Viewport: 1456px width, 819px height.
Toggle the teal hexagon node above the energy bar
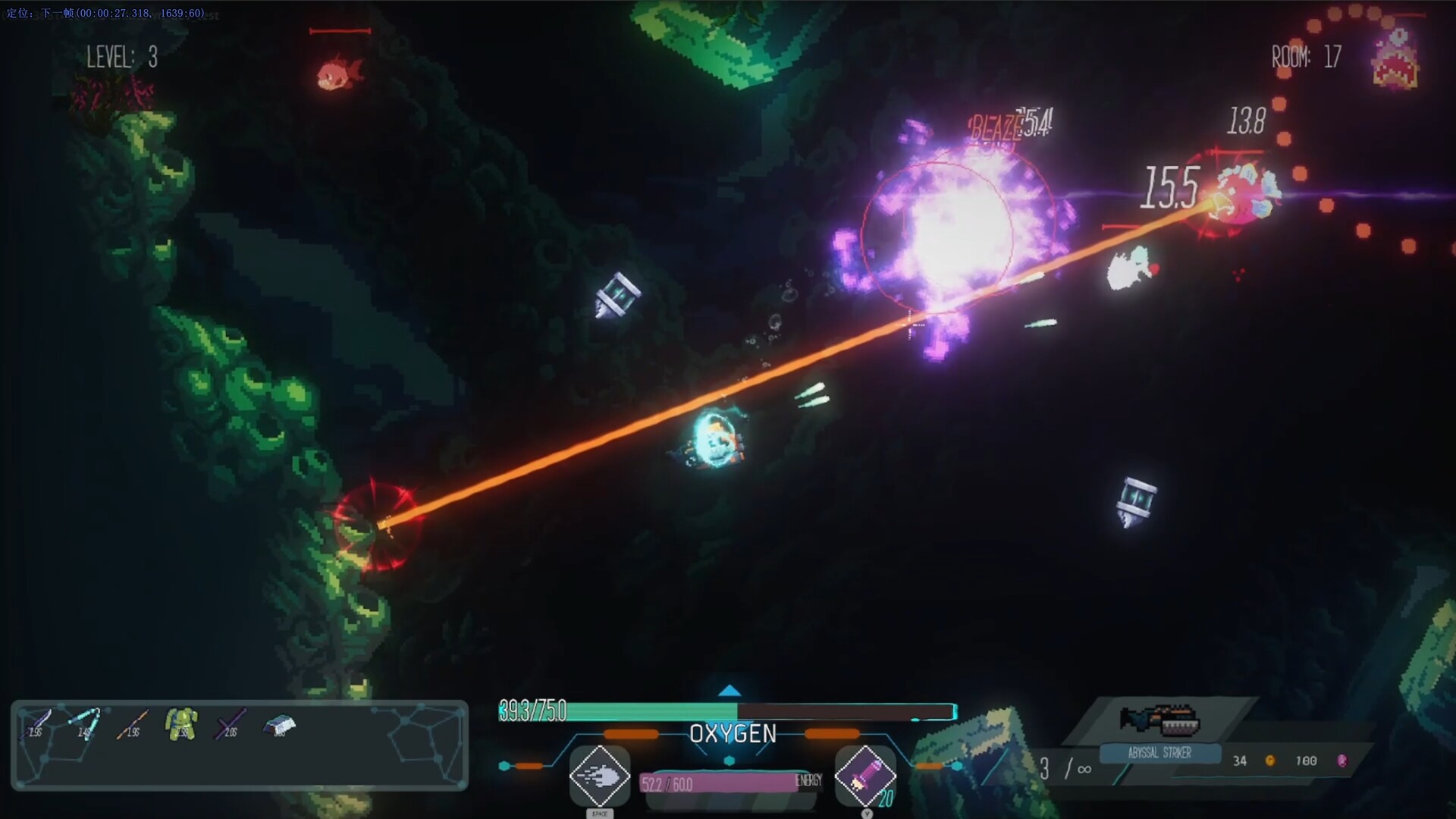(728, 760)
